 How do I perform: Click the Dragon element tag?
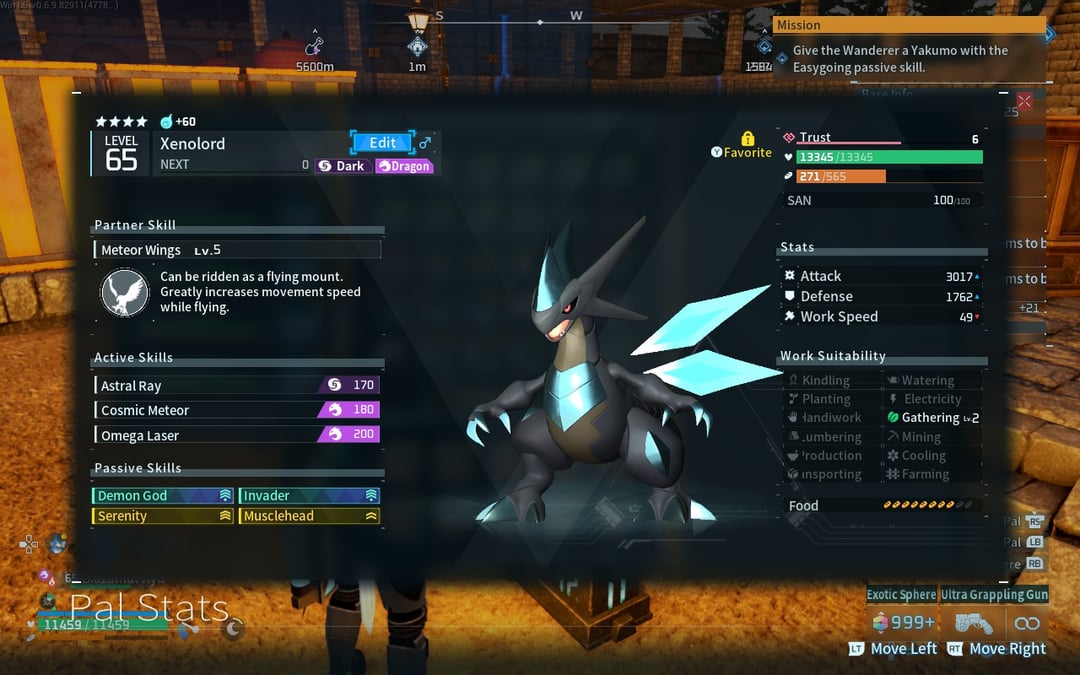click(404, 166)
